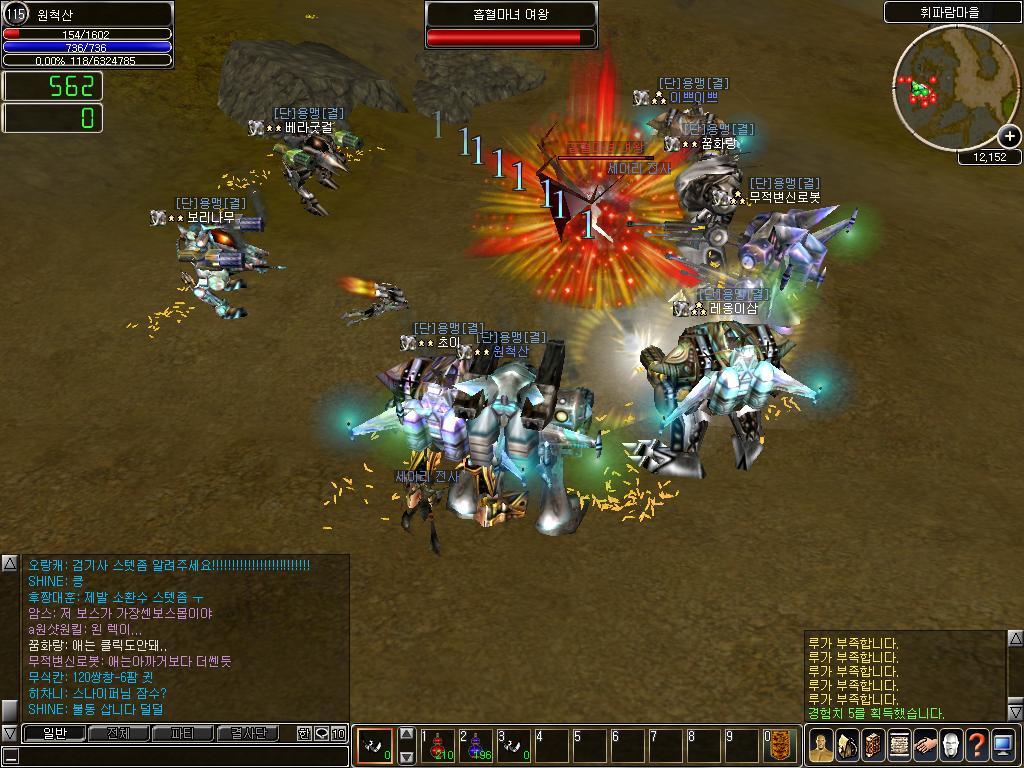
Task: Open the system monitor menu icon
Action: coord(1003,745)
